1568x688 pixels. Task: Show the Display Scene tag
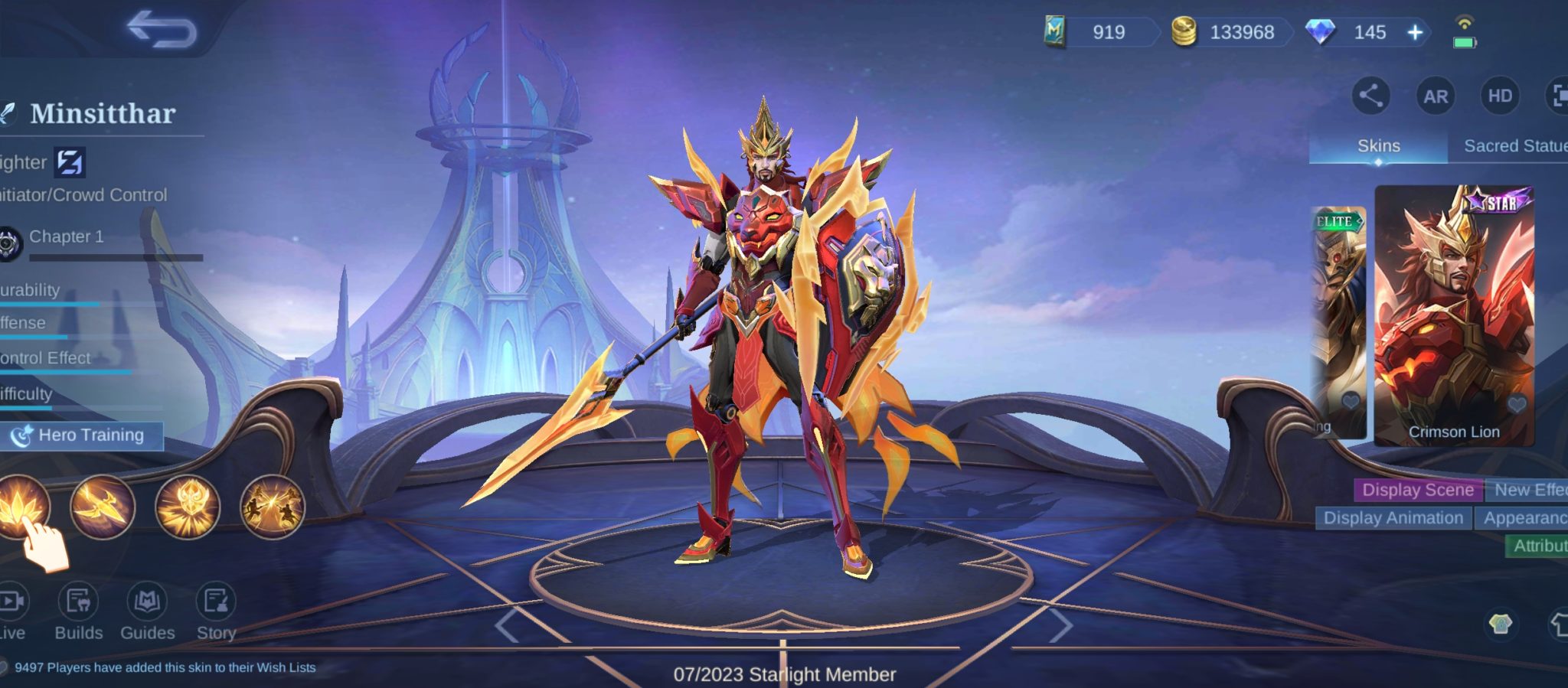pyautogui.click(x=1417, y=490)
